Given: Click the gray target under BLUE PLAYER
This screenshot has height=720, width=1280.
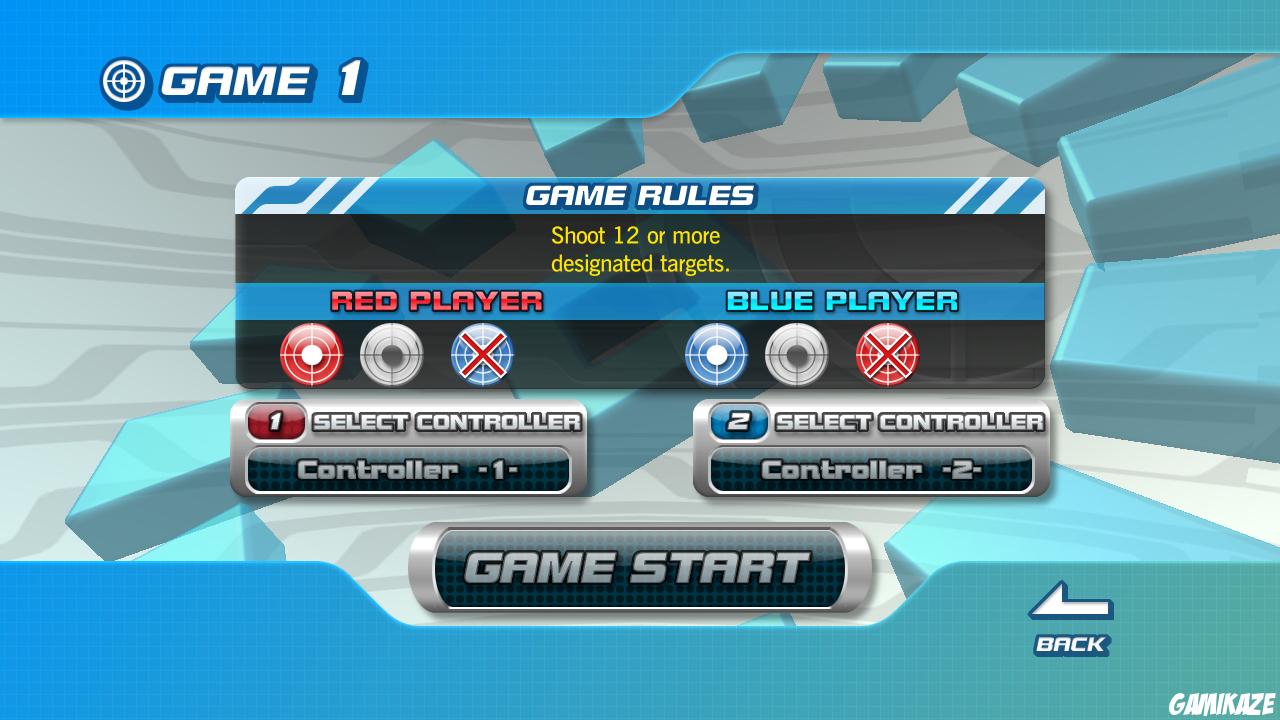Looking at the screenshot, I should point(796,355).
